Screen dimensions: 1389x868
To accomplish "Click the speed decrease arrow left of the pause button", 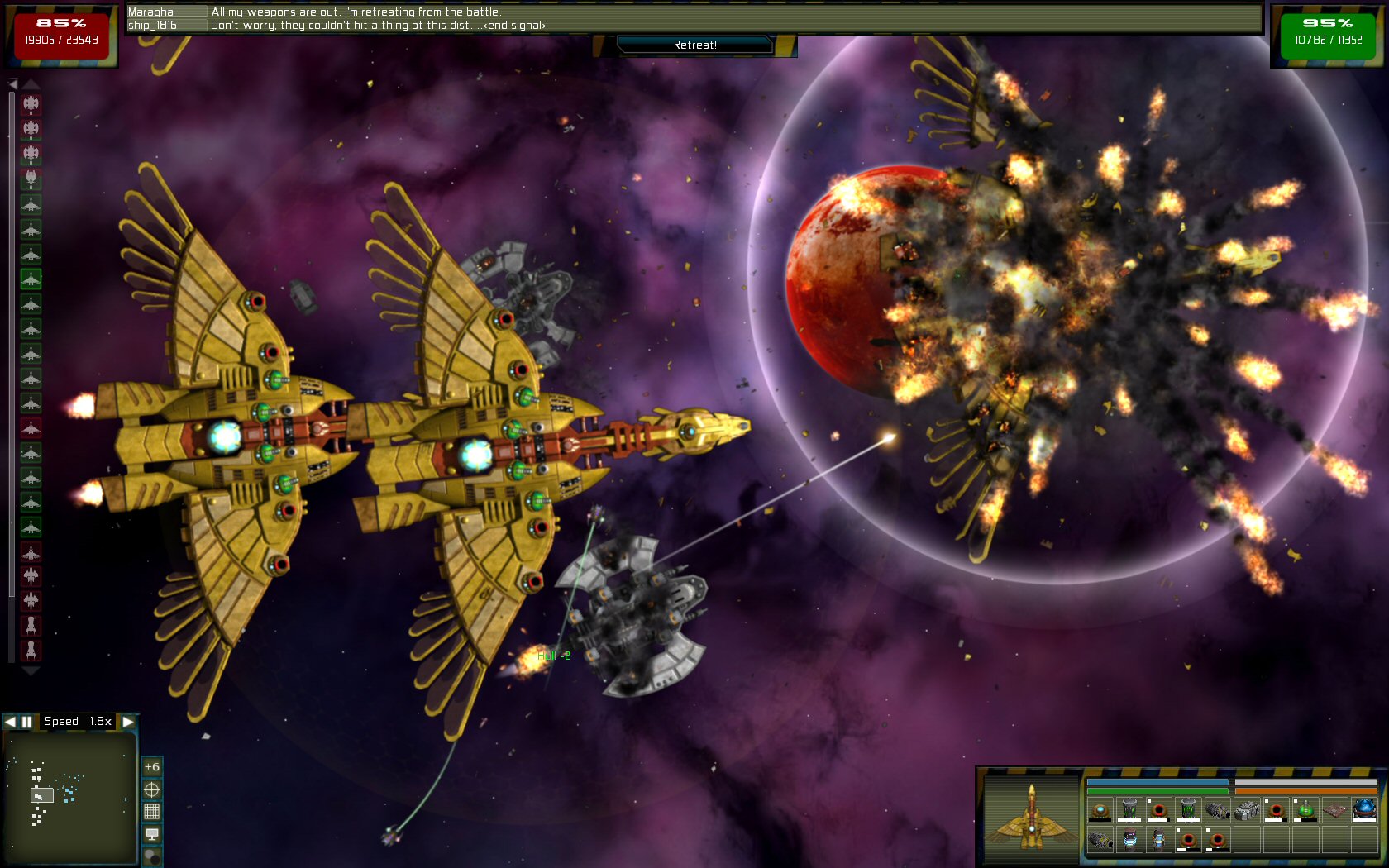I will click(11, 721).
